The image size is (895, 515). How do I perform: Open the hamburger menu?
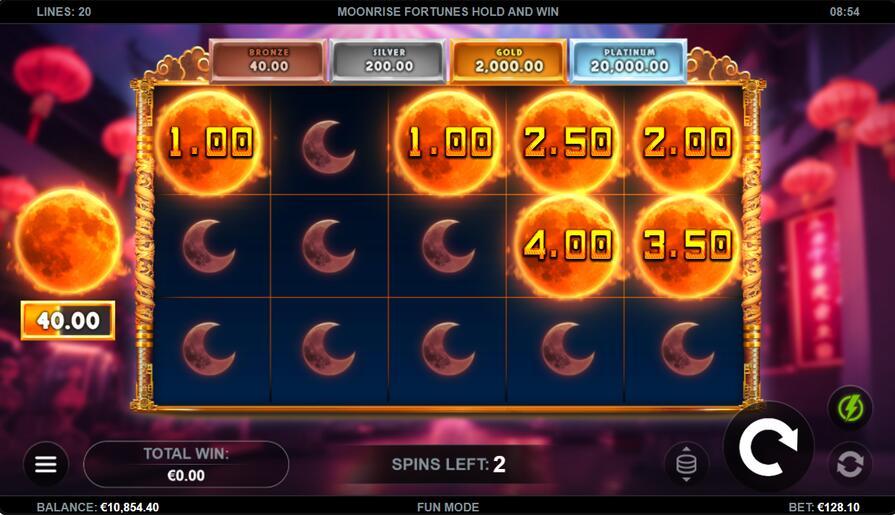(46, 464)
